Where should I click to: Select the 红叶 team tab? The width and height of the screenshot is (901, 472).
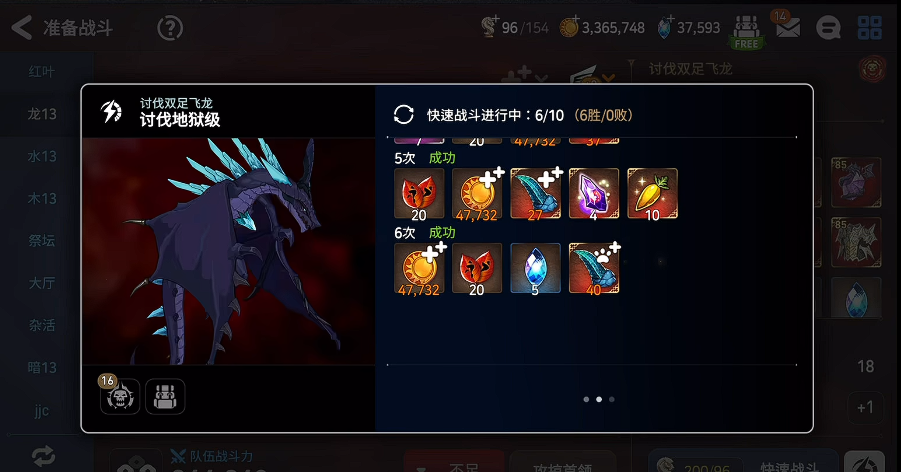point(42,72)
